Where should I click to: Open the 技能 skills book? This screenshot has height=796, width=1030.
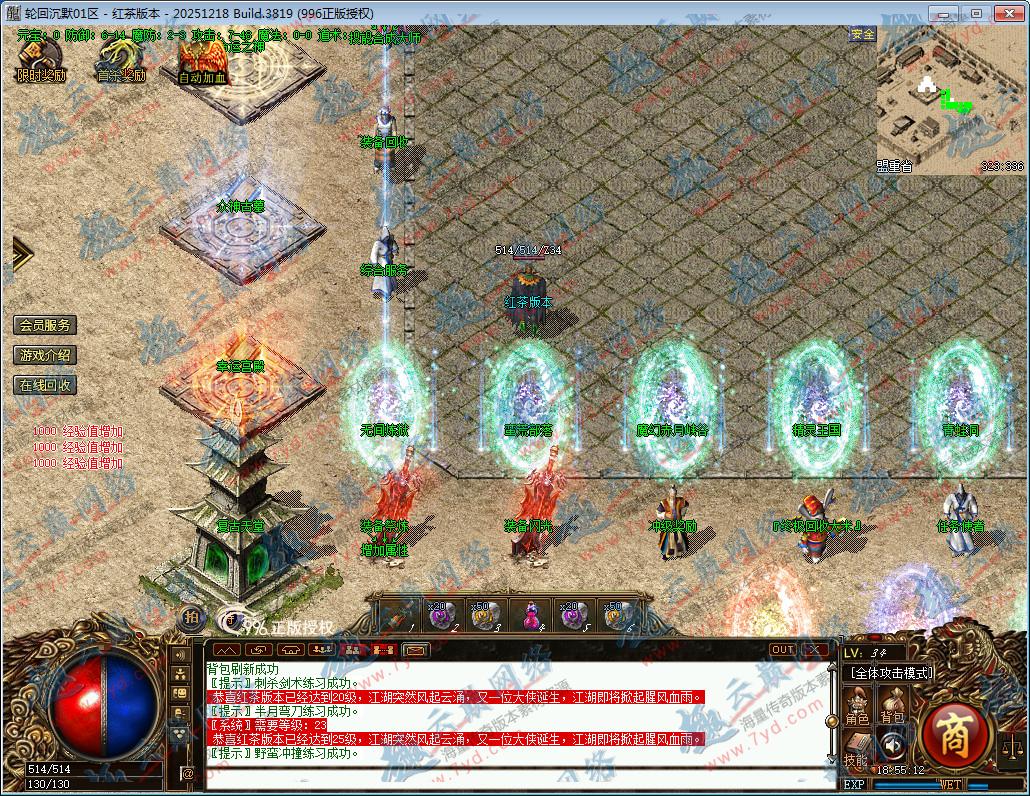coord(855,748)
